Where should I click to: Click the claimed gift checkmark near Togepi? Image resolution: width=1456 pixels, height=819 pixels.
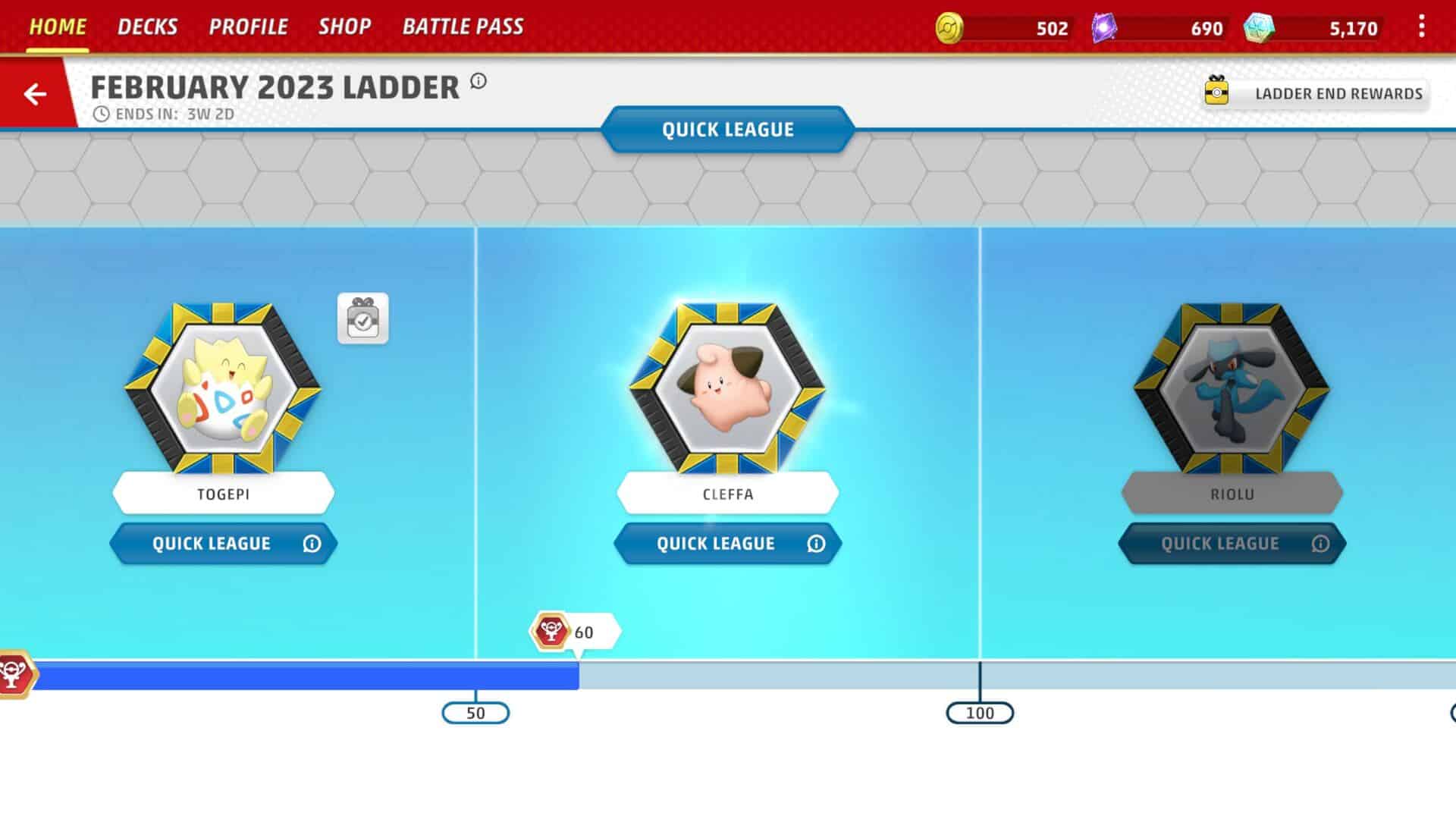pos(362,319)
